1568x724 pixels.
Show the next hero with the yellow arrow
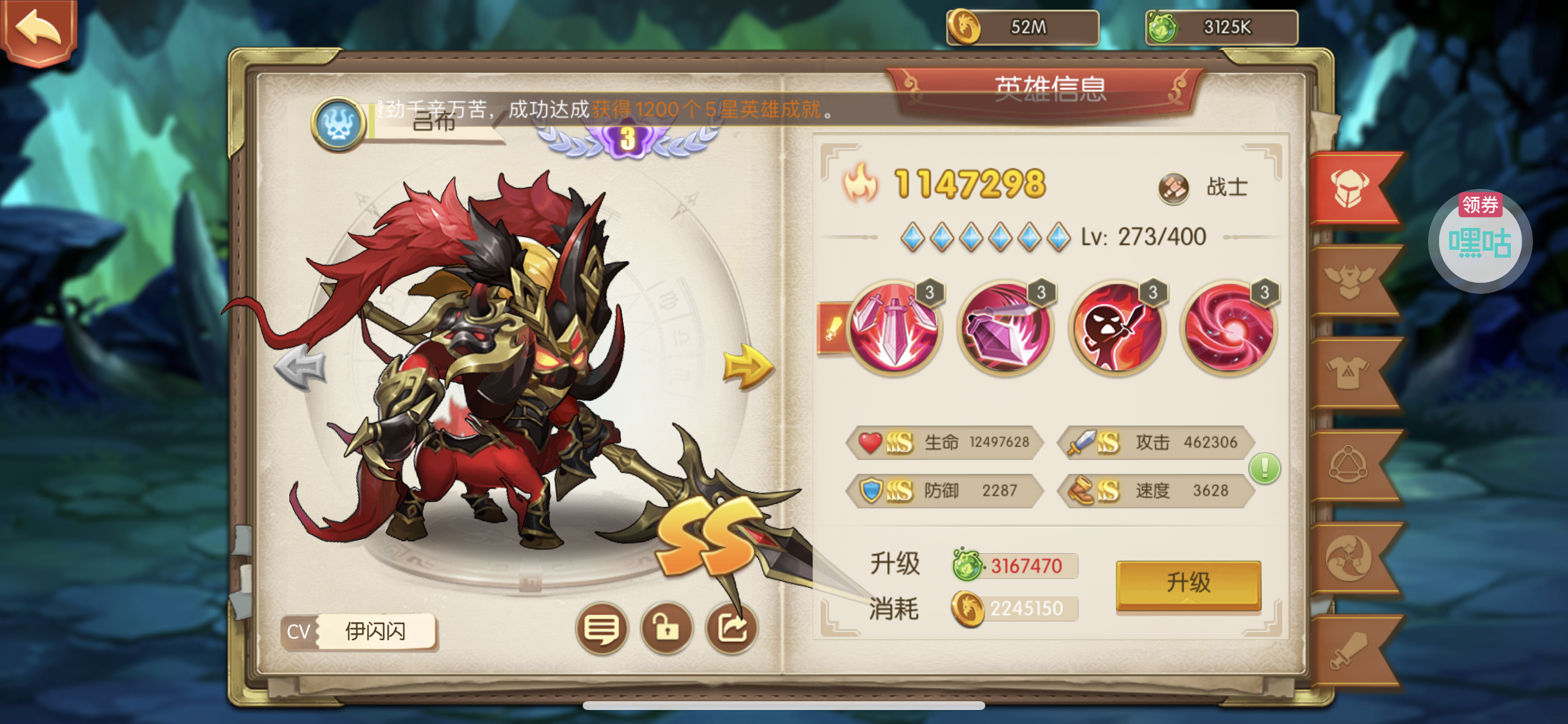(x=747, y=366)
